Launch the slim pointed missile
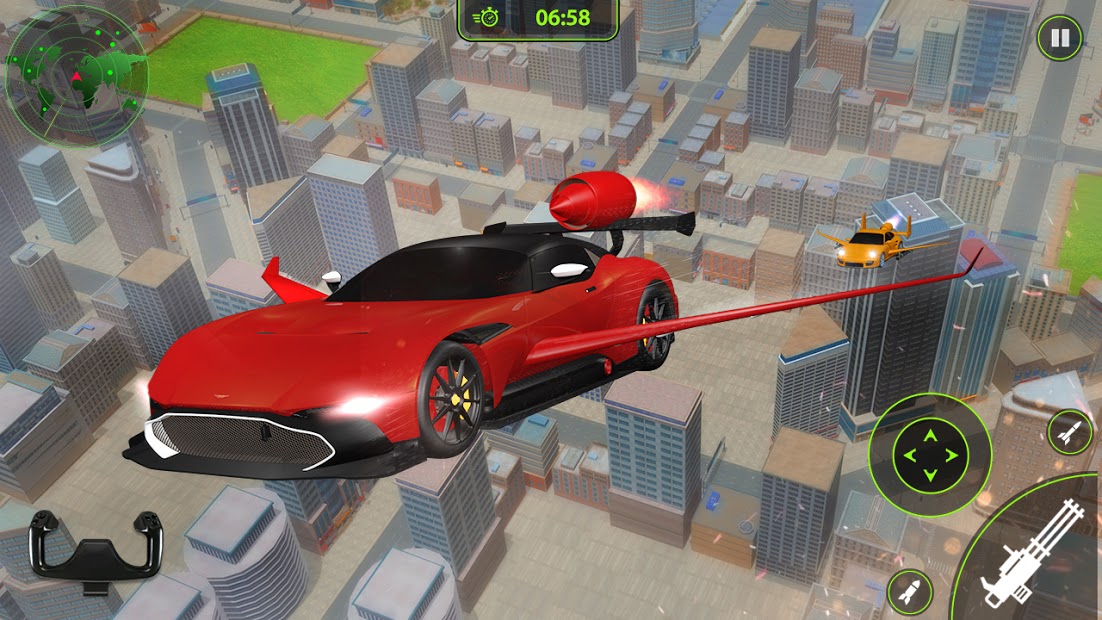Screen dimensions: 1102x620 [1070, 432]
